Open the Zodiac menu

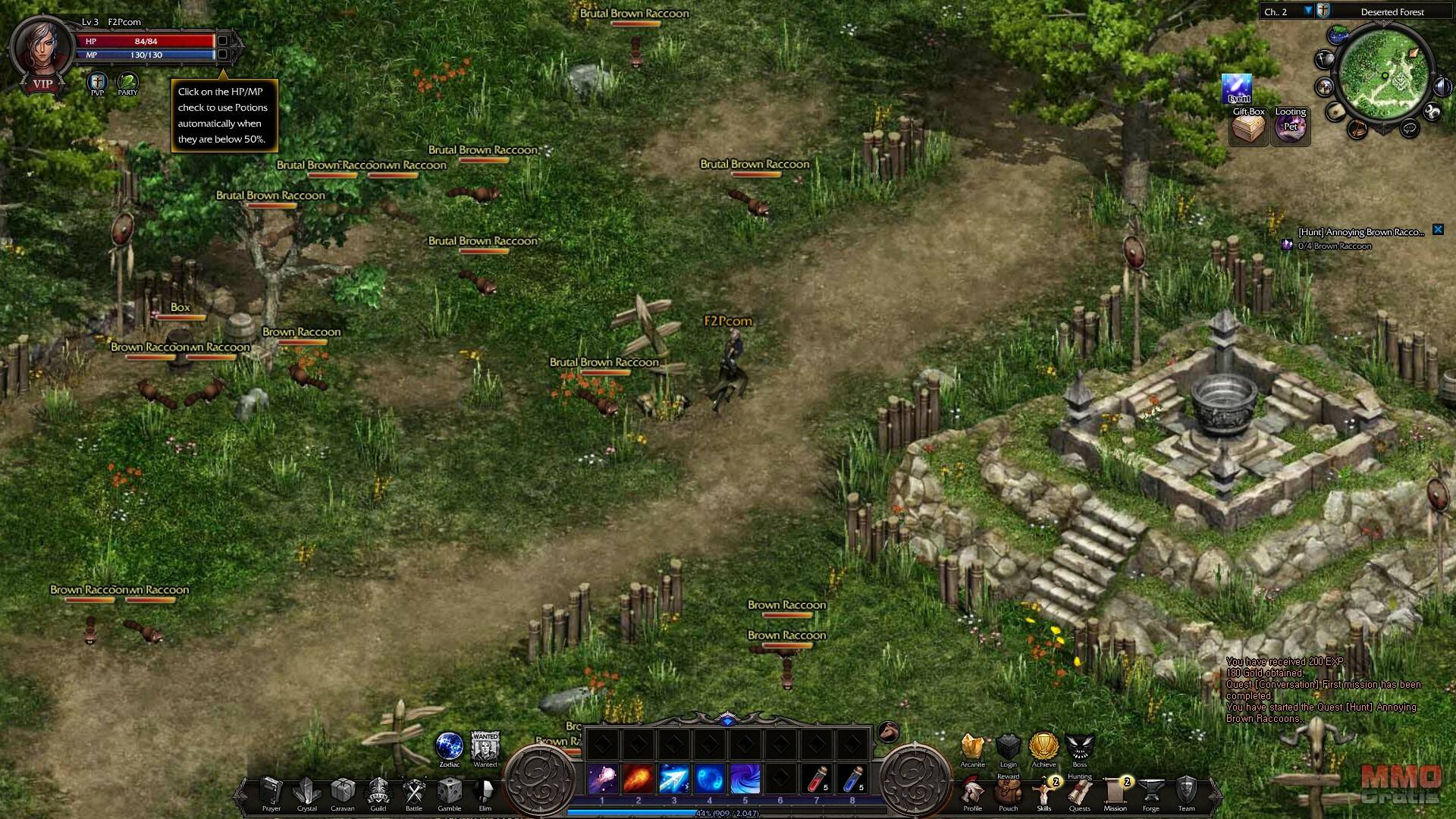449,746
